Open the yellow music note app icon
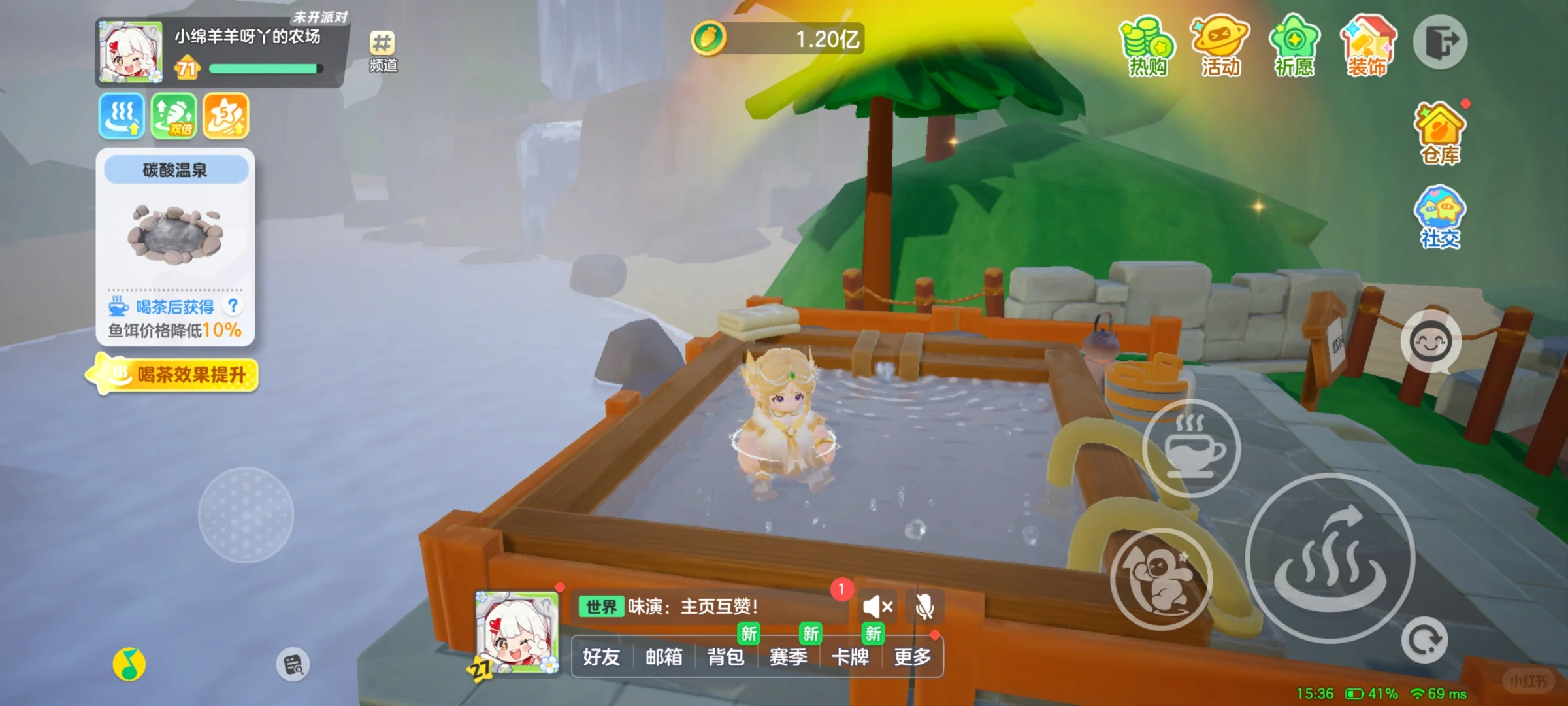 click(129, 665)
